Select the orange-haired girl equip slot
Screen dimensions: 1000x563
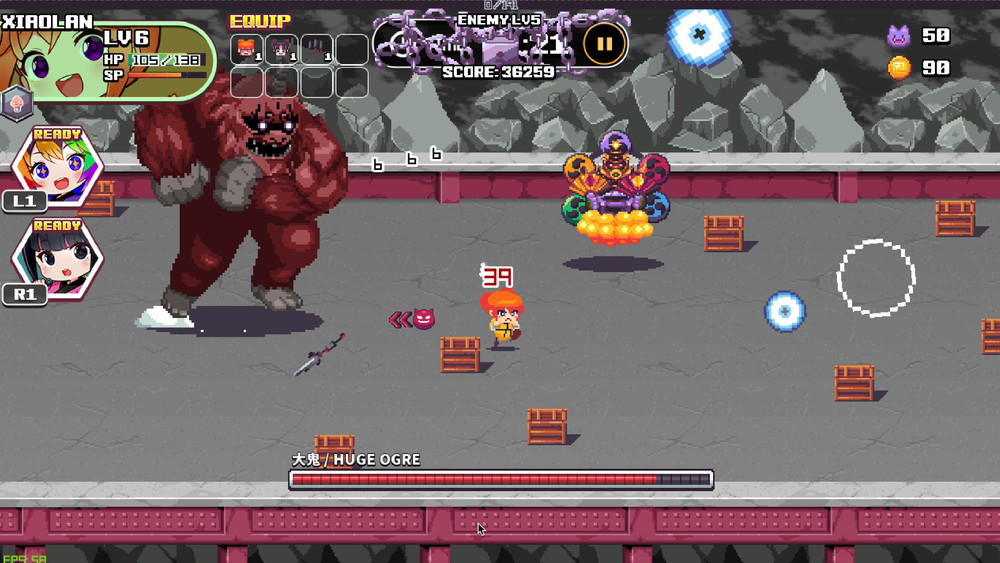(x=247, y=49)
